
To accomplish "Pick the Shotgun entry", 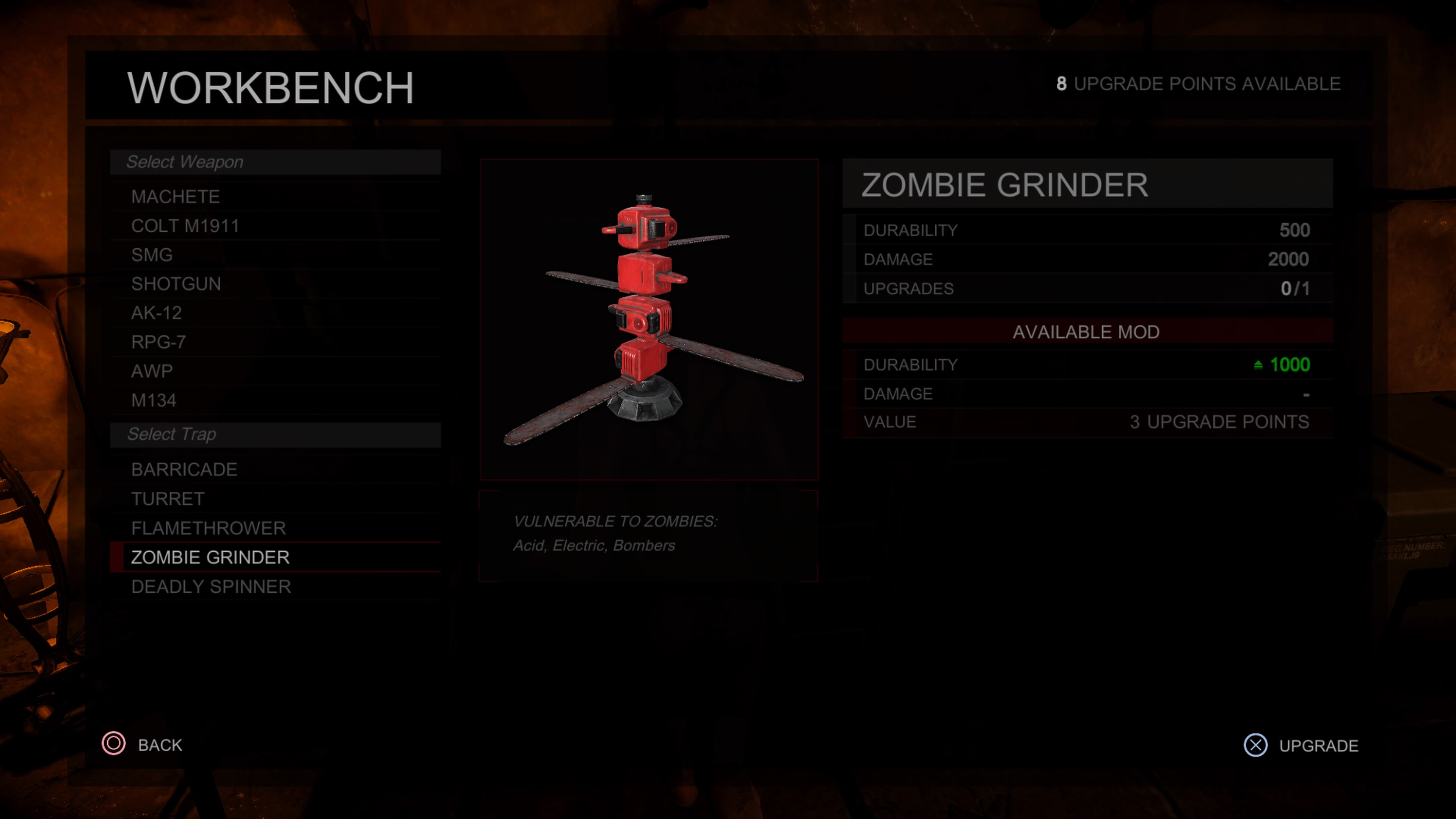I will click(x=176, y=284).
